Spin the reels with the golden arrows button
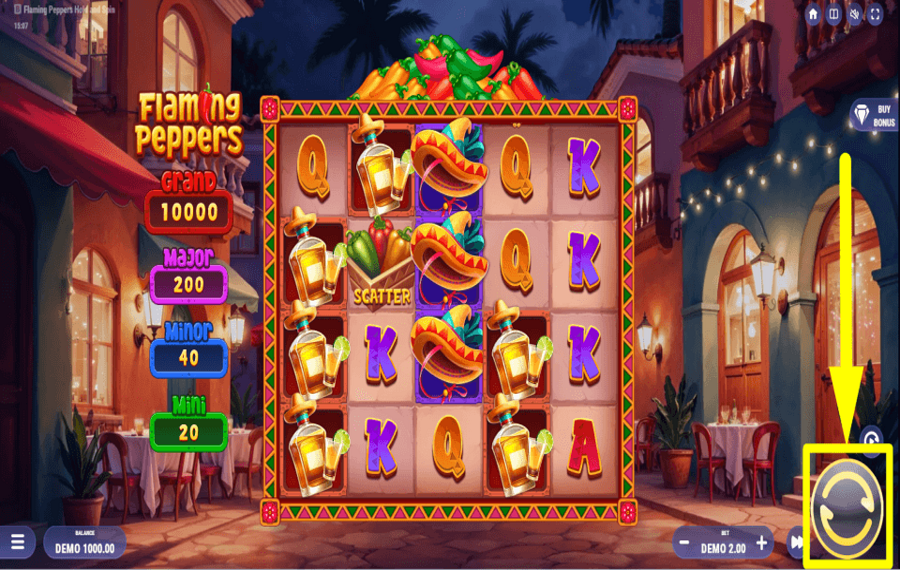This screenshot has width=900, height=570. coord(847,503)
